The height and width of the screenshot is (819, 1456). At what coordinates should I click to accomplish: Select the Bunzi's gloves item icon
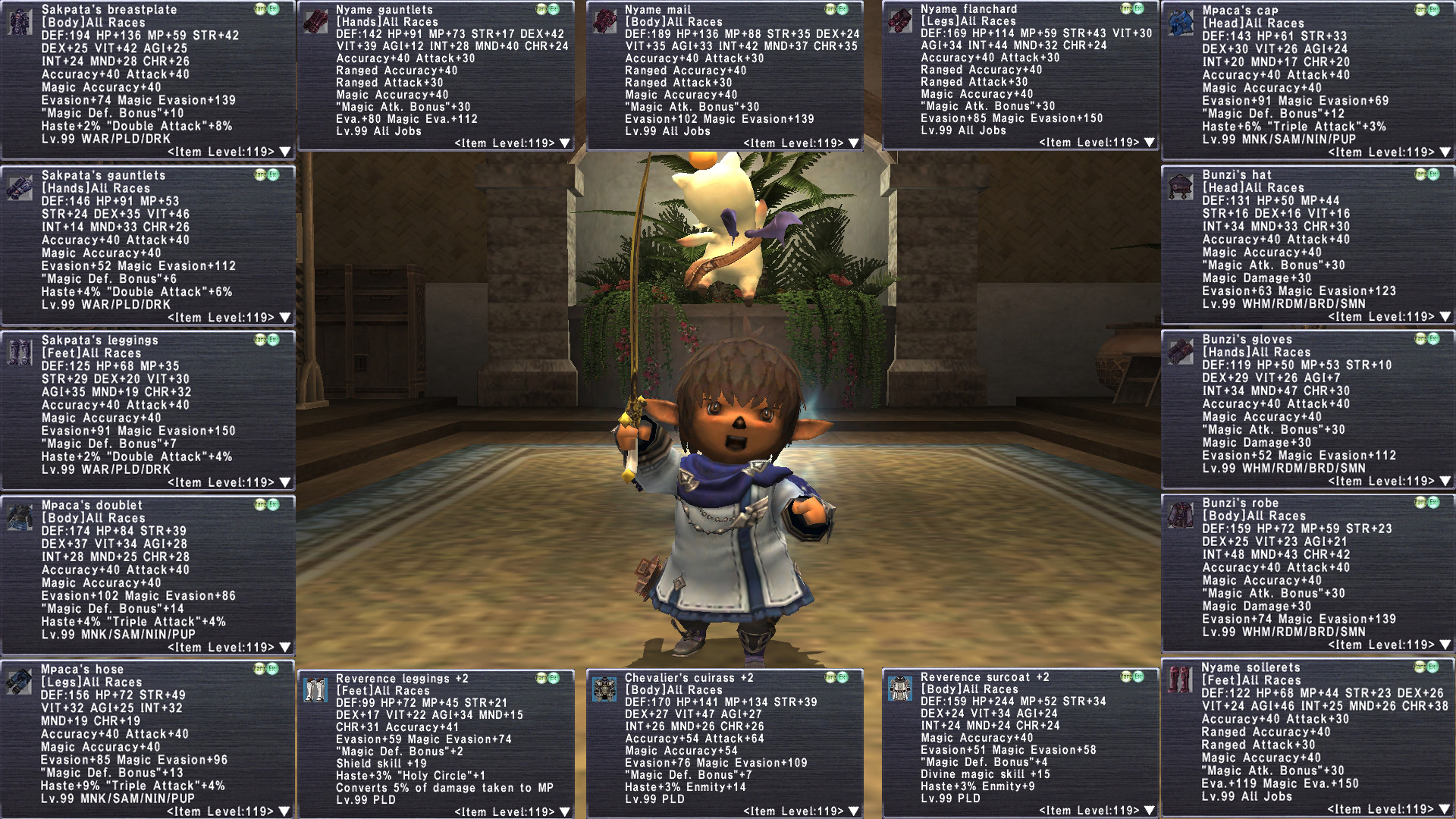click(1181, 350)
